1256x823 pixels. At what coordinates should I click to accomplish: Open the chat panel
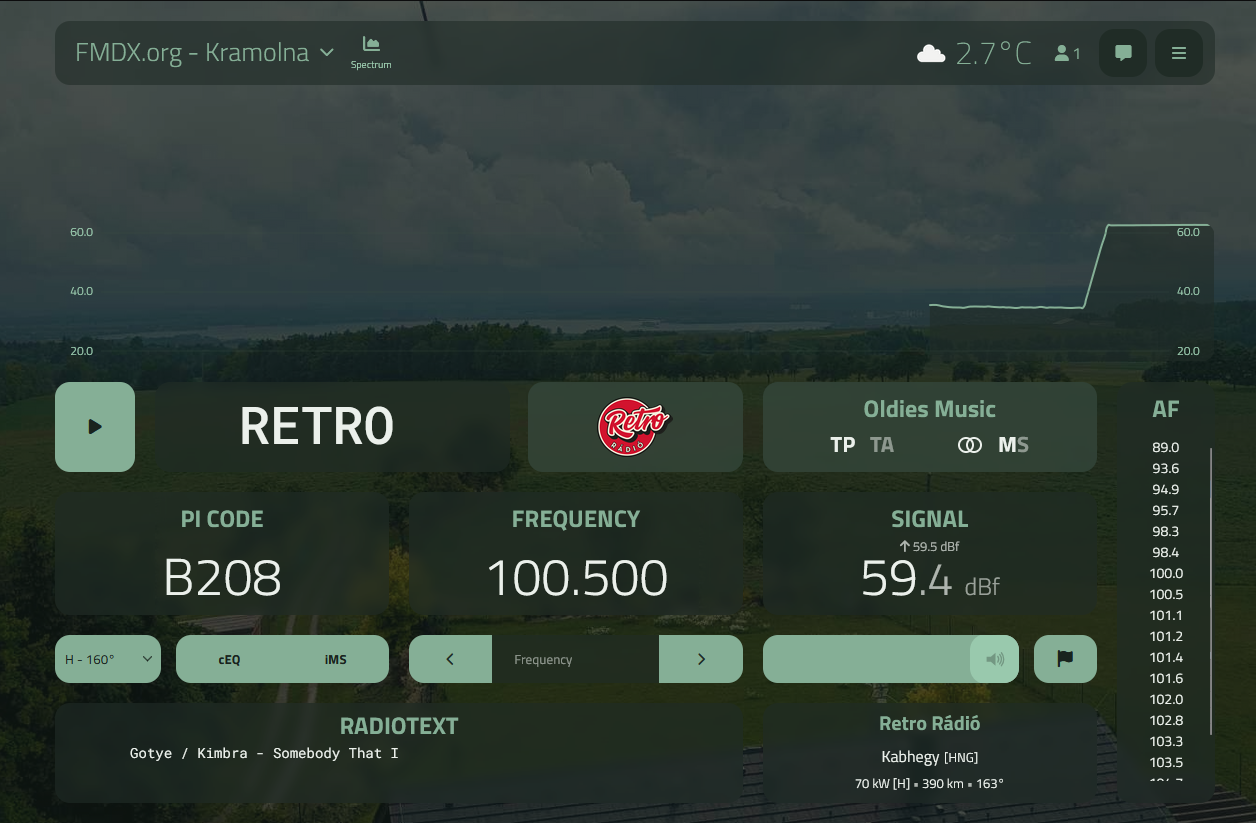click(x=1123, y=53)
